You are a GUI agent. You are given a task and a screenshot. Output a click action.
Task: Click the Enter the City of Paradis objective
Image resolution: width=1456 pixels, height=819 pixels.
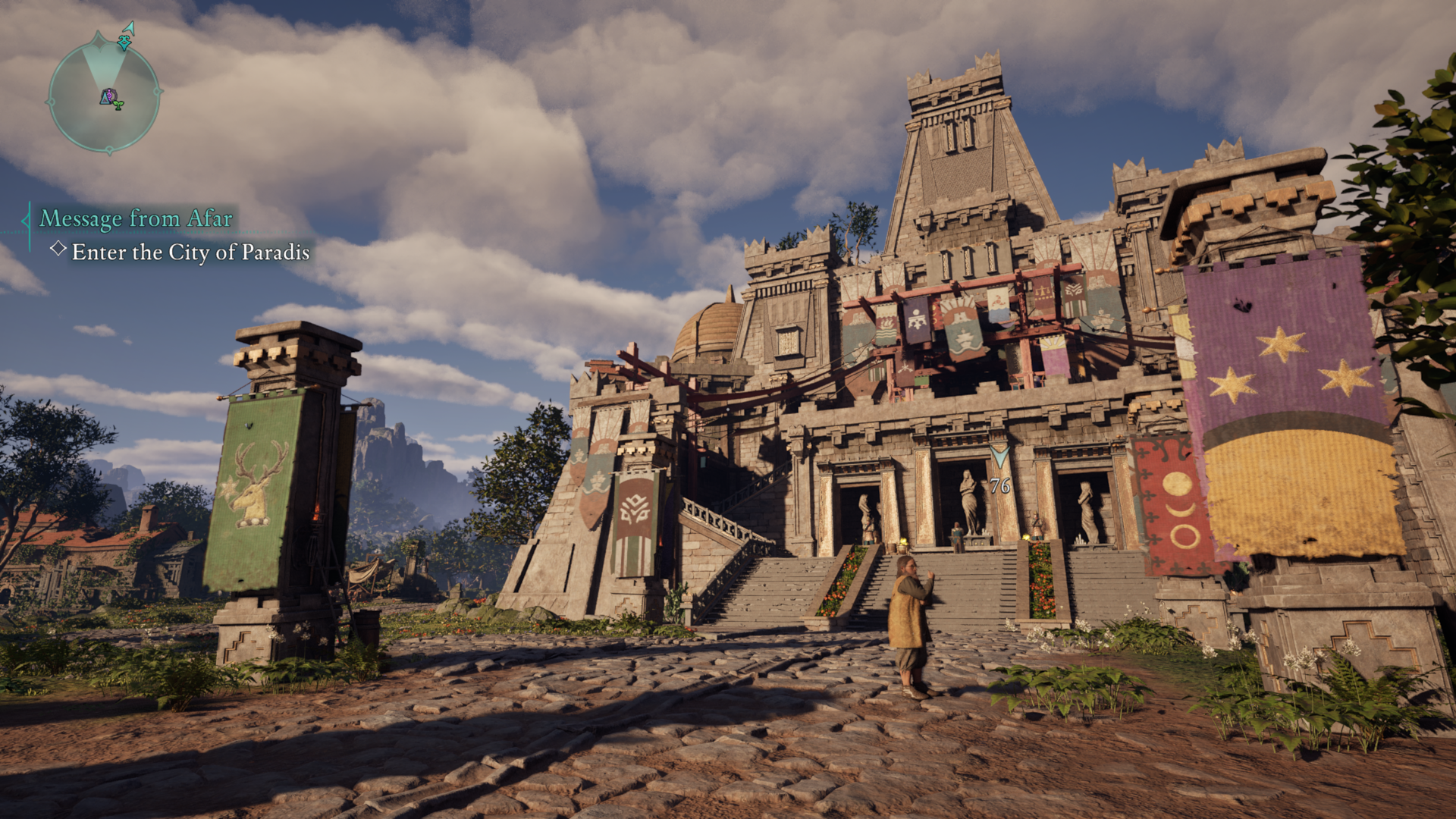point(190,252)
